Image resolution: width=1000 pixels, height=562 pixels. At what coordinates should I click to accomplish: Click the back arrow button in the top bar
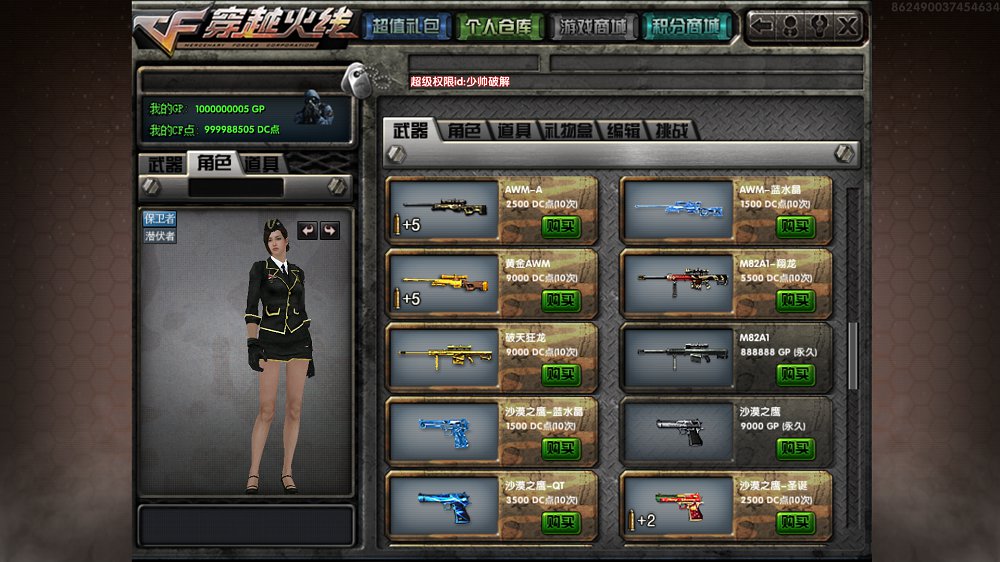(x=762, y=26)
